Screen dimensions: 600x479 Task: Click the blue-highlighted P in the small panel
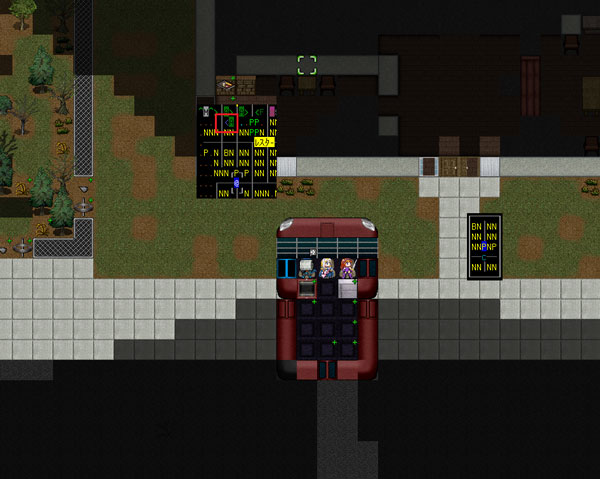click(485, 246)
